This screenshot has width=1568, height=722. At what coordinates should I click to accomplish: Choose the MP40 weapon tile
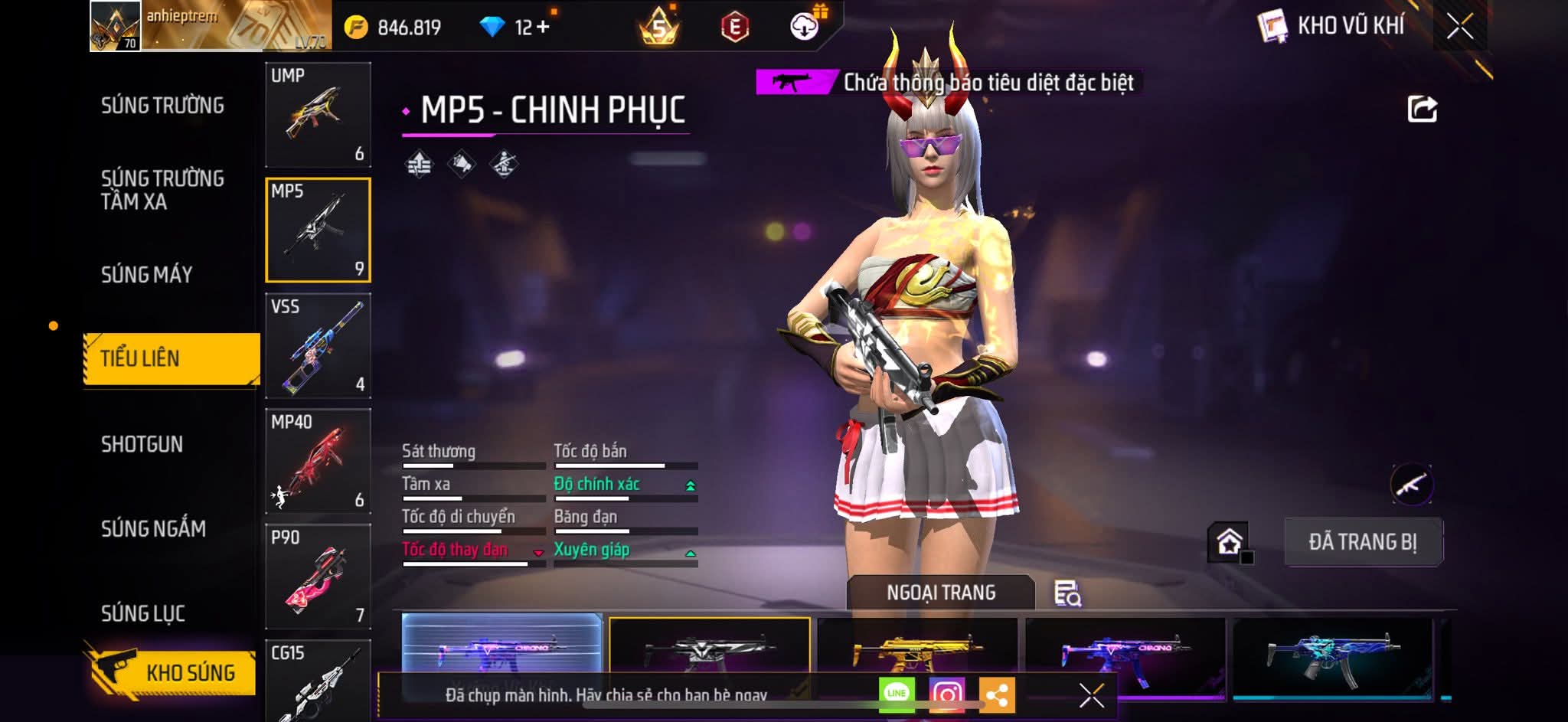318,461
